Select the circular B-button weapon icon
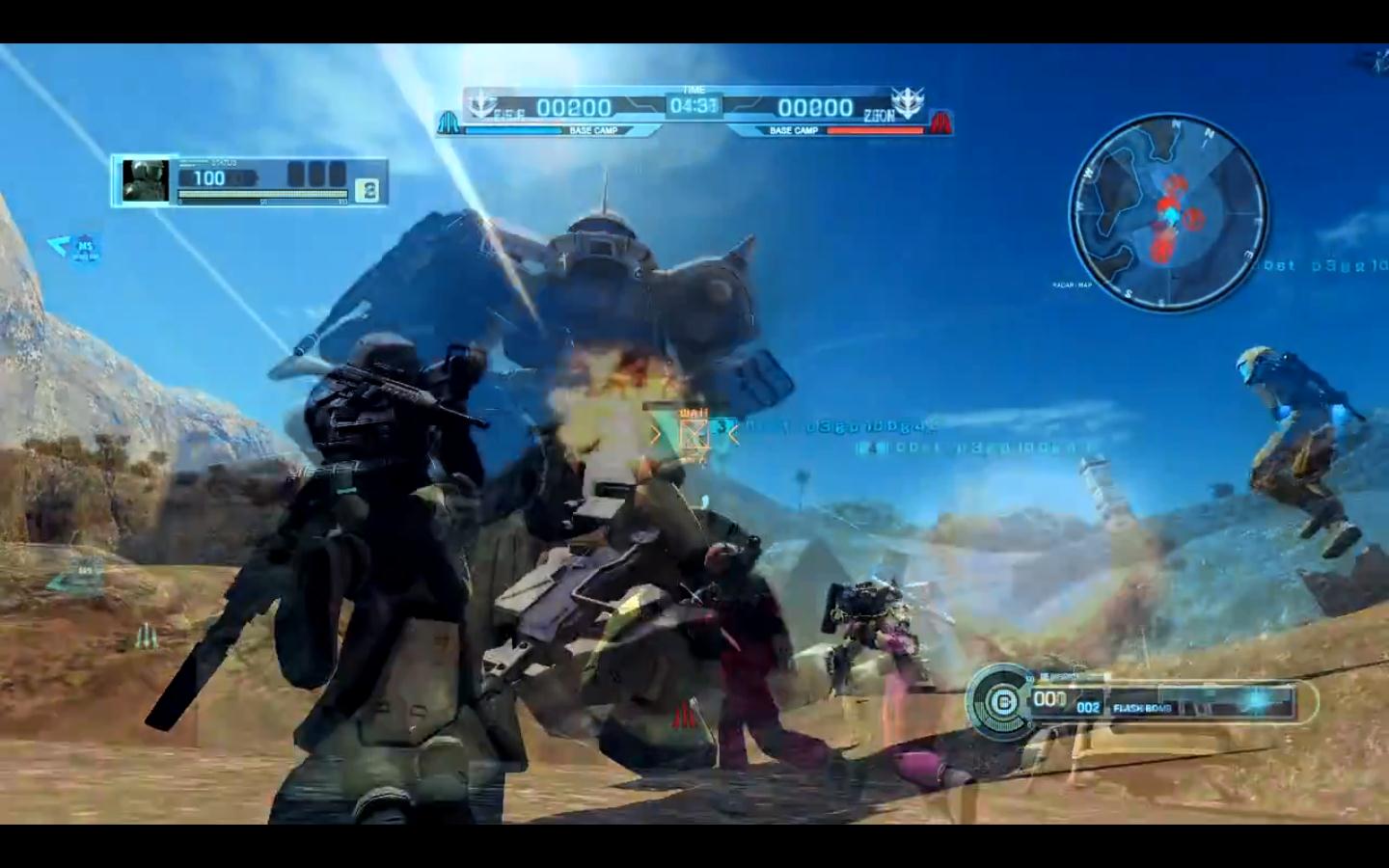Screen dimensions: 1389x868 point(1003,700)
